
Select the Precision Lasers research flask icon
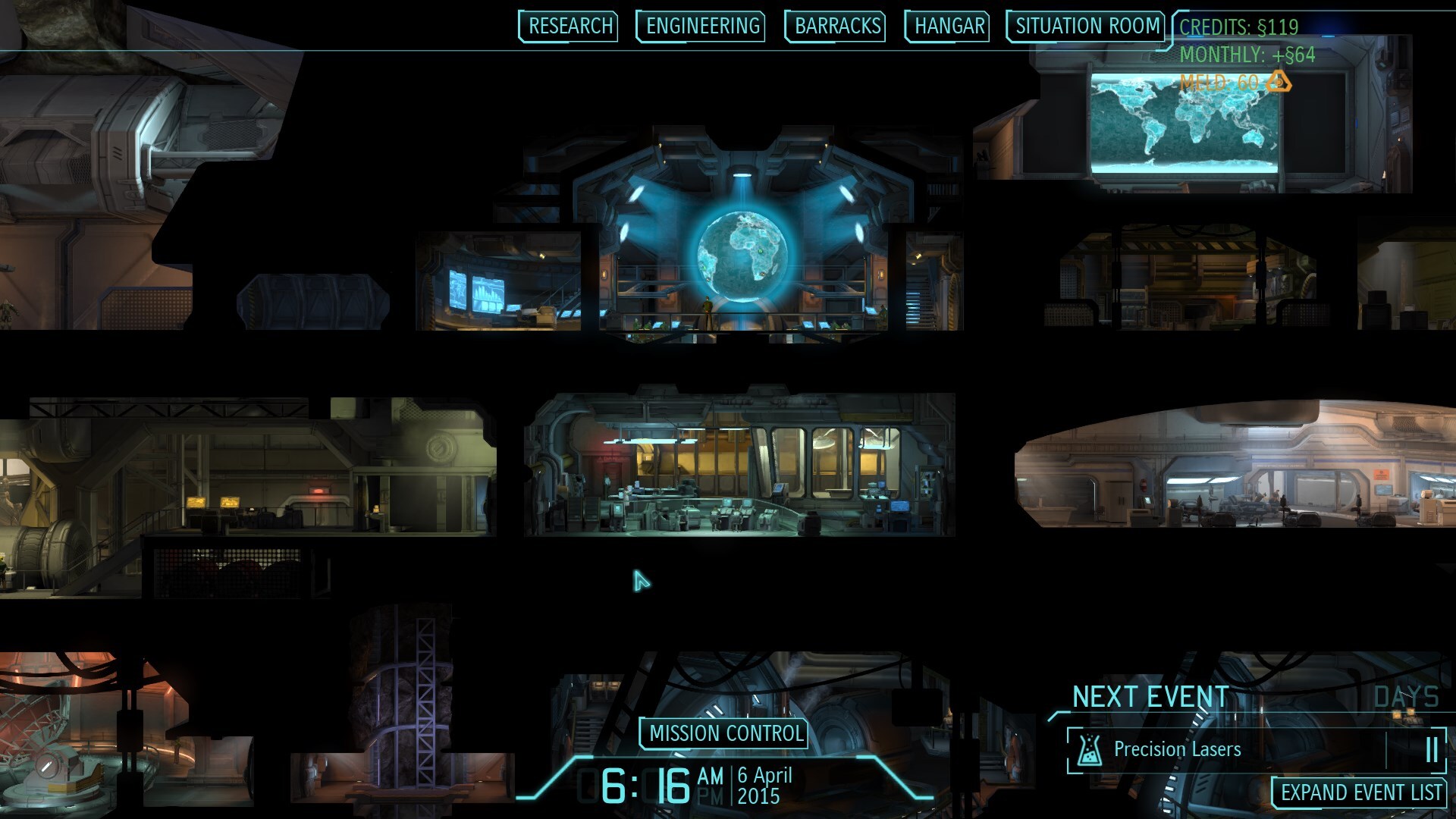click(1090, 749)
